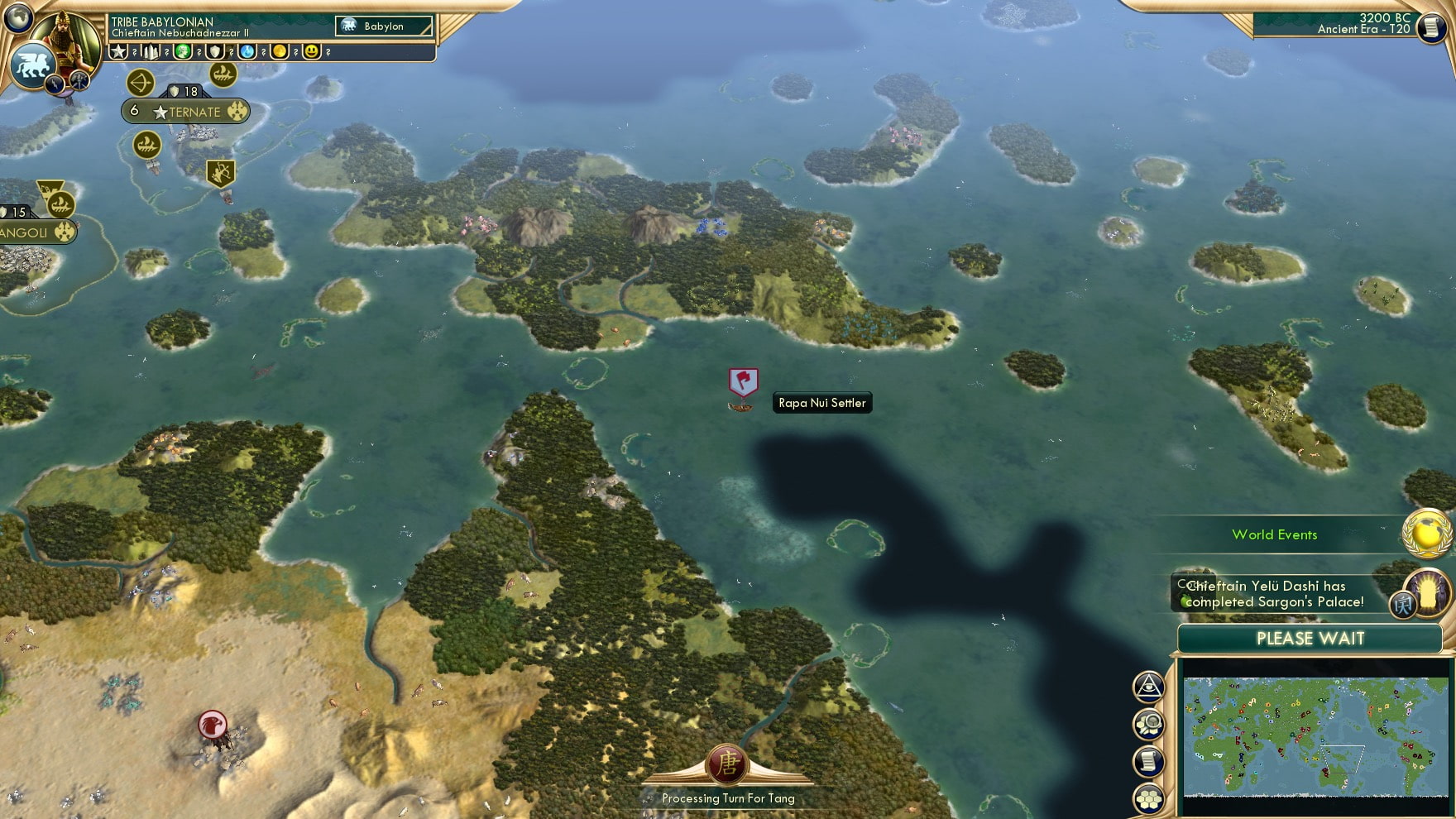1456x819 pixels.
Task: Toggle the hex grid overlay
Action: click(1150, 798)
